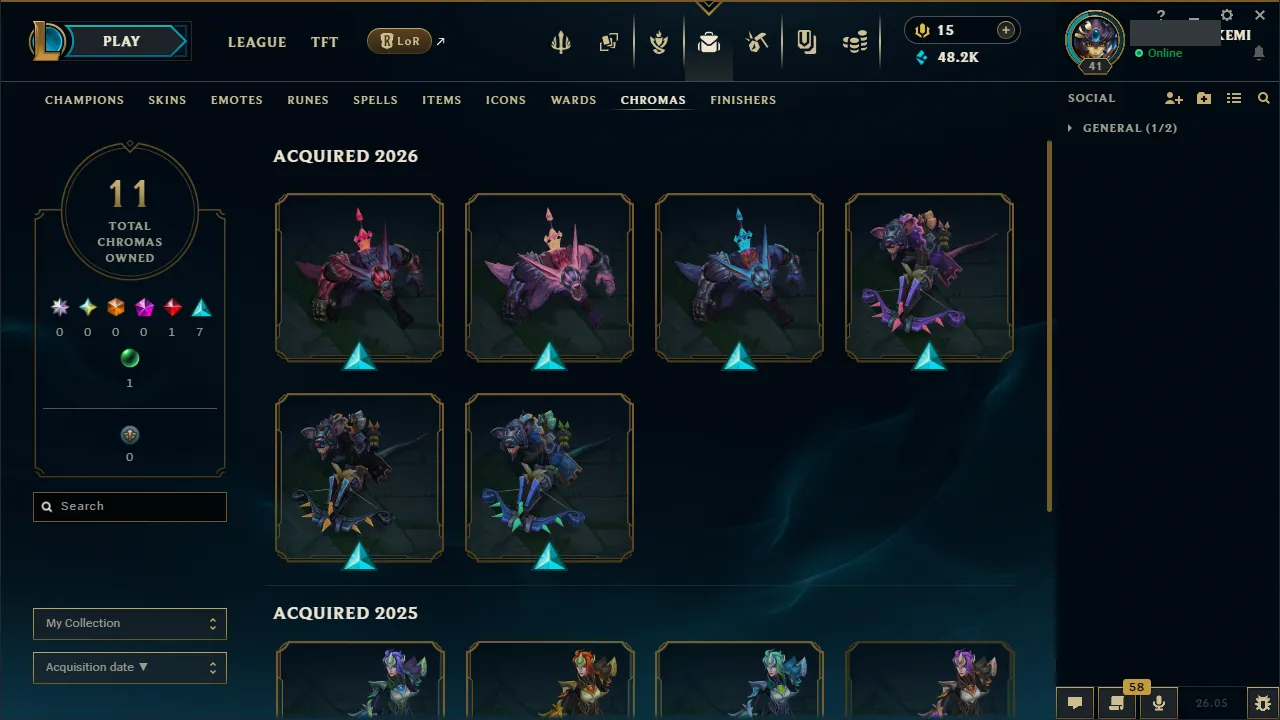Open Your Shop cards icon
The height and width of the screenshot is (720, 1280).
tap(608, 41)
